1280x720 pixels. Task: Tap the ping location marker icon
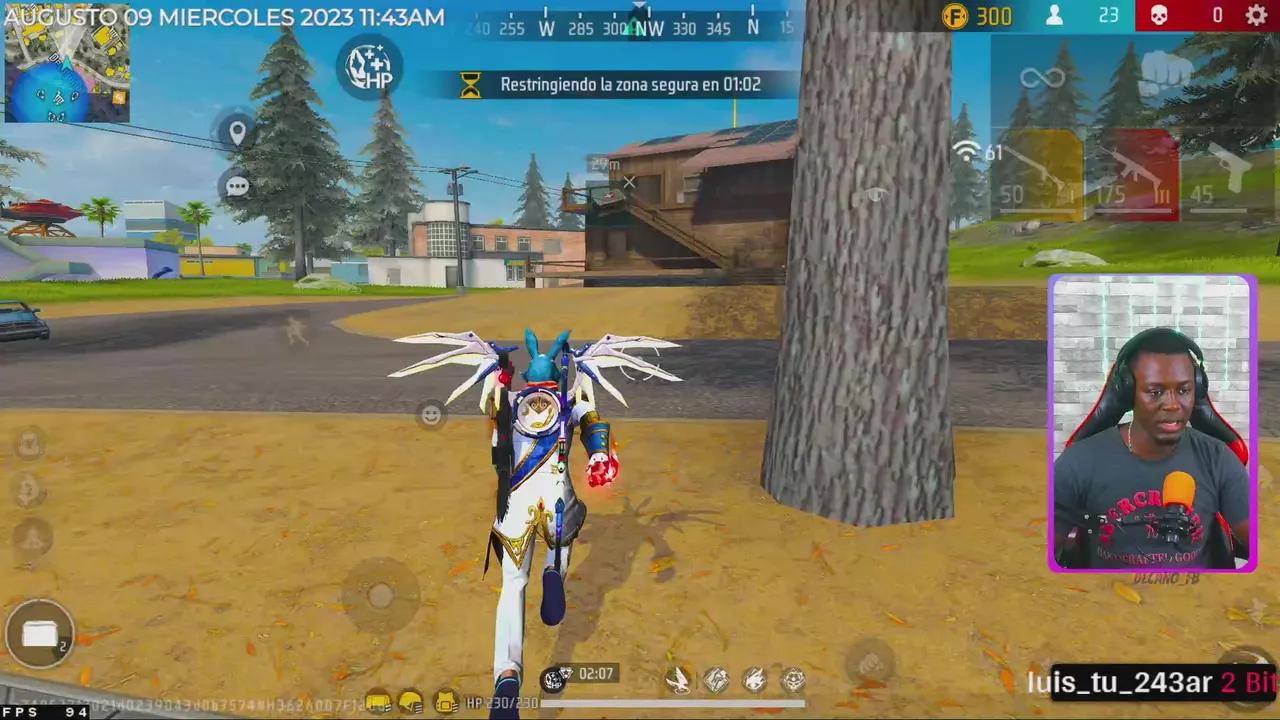[238, 131]
